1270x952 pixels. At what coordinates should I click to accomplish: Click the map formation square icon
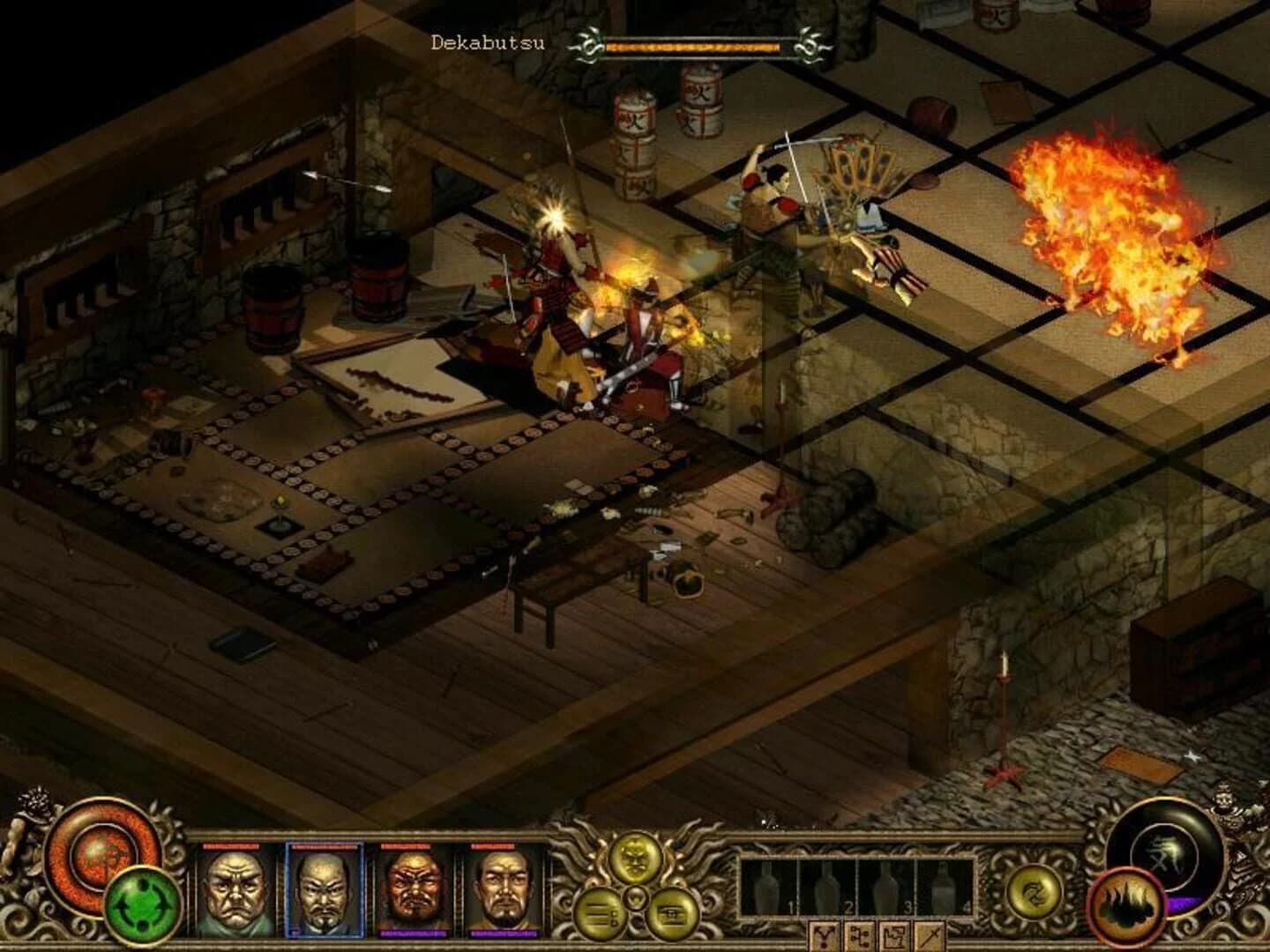(894, 936)
